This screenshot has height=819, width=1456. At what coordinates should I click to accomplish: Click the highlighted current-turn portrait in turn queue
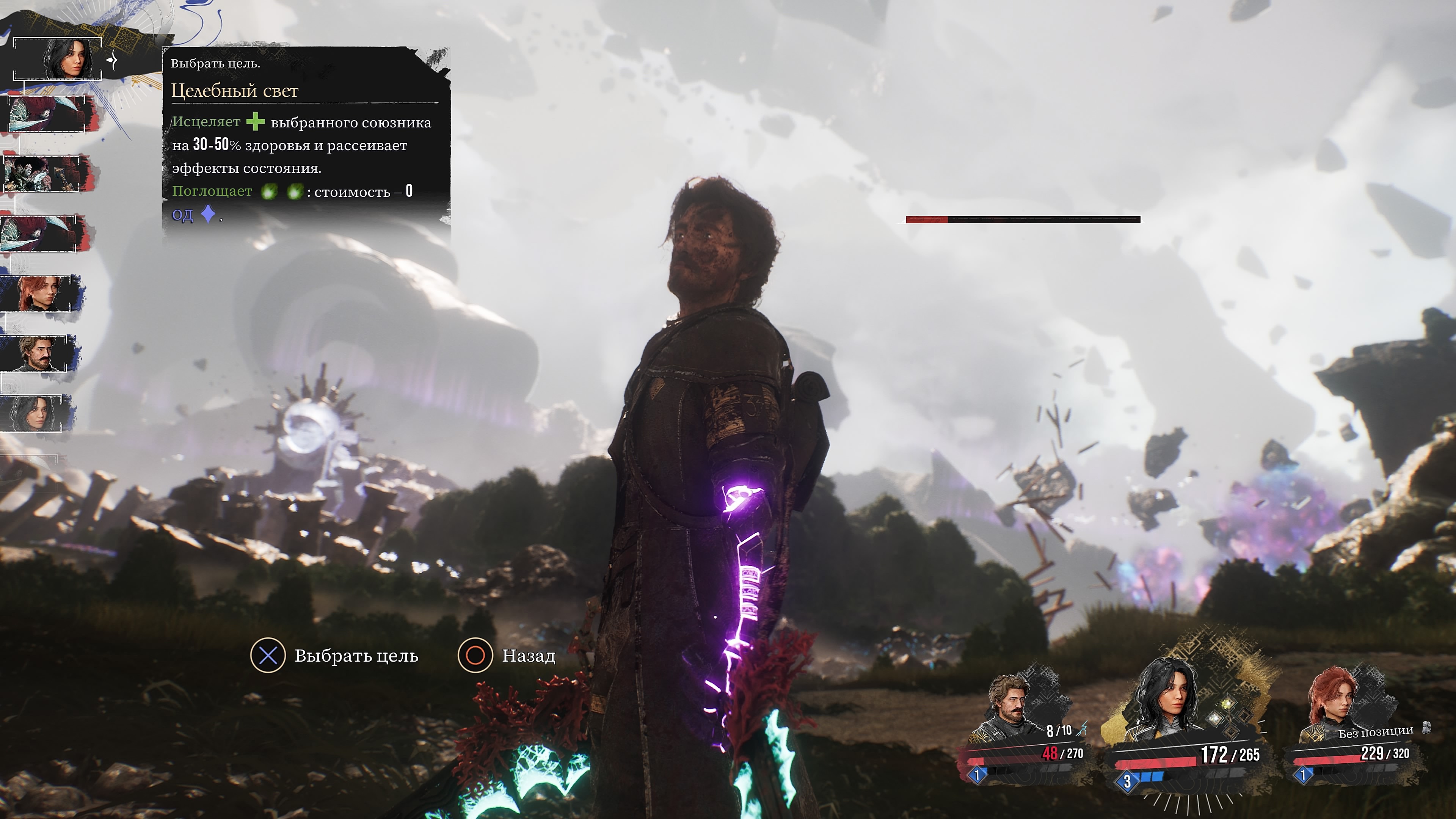coord(58,59)
